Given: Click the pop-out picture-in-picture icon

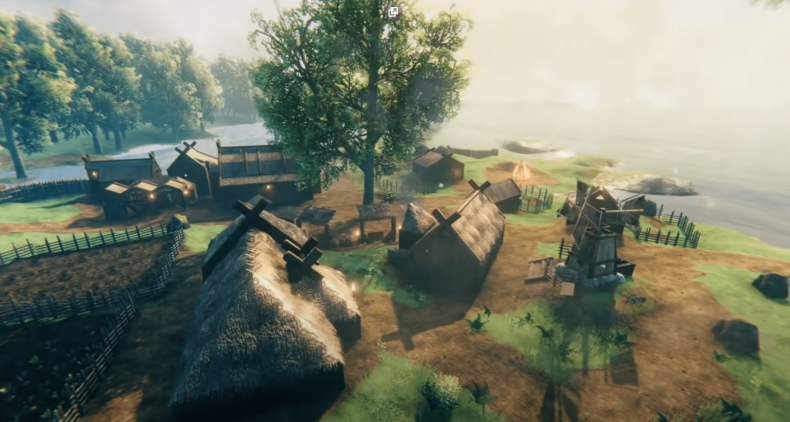Looking at the screenshot, I should (x=394, y=12).
